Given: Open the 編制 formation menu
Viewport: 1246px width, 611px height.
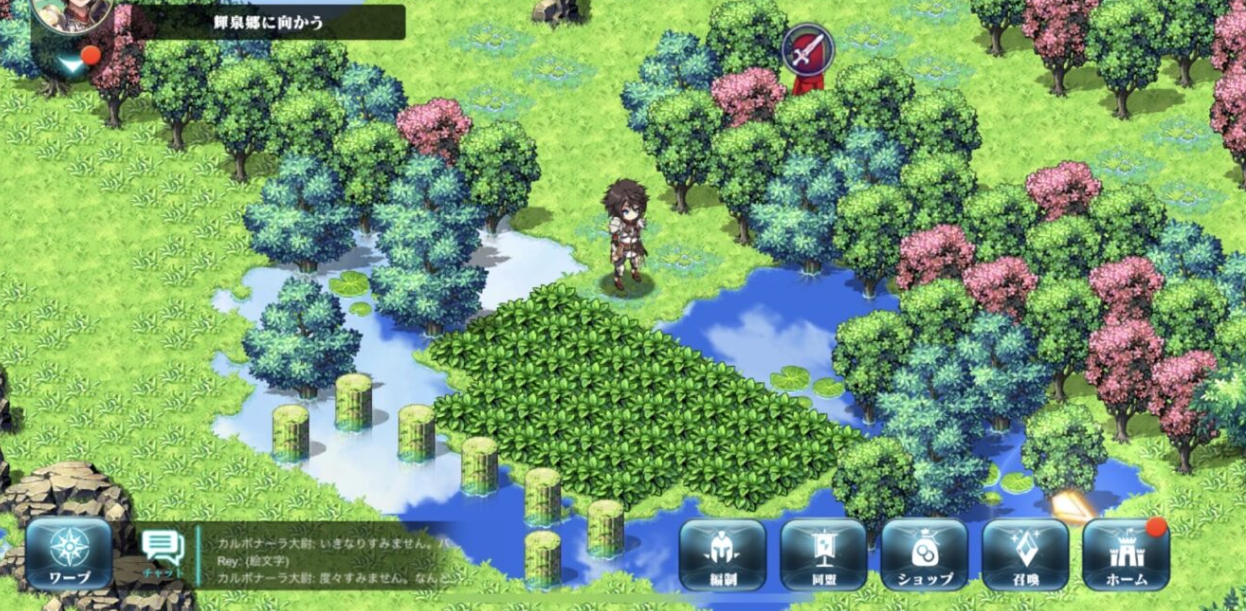Looking at the screenshot, I should tap(722, 554).
